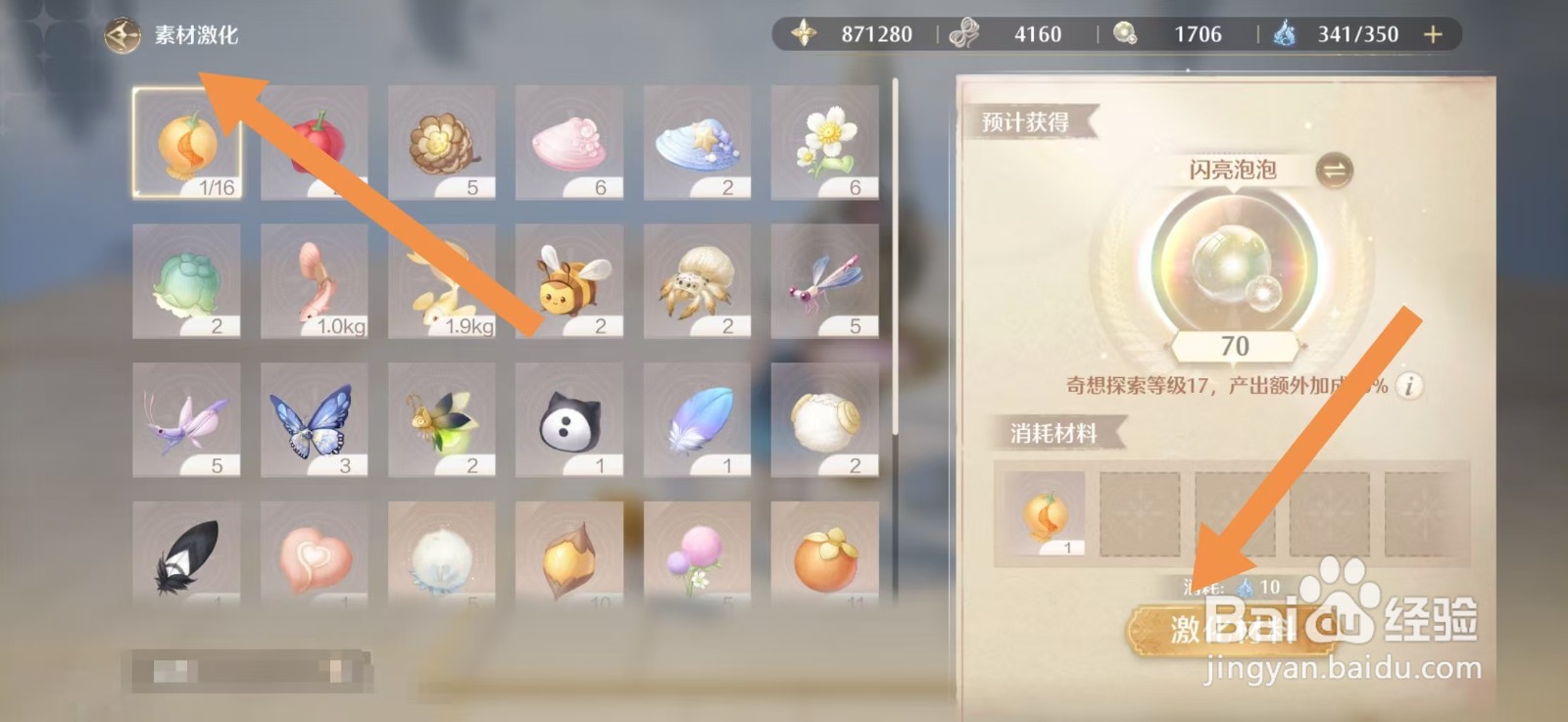Click the back arrow beside 素材激化 title
Image resolution: width=1568 pixels, height=722 pixels.
[x=122, y=32]
